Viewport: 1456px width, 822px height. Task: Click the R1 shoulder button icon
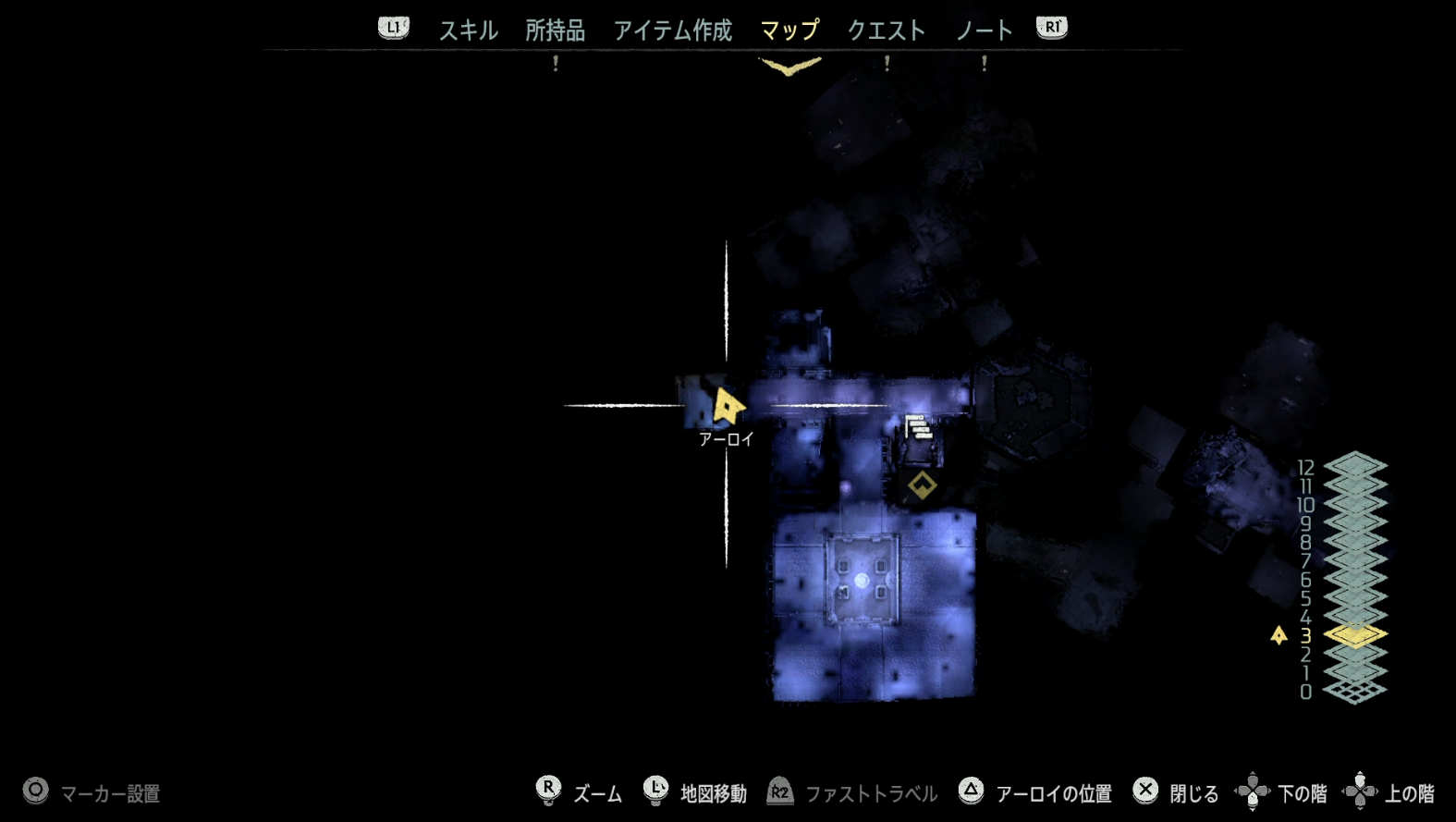point(1051,29)
